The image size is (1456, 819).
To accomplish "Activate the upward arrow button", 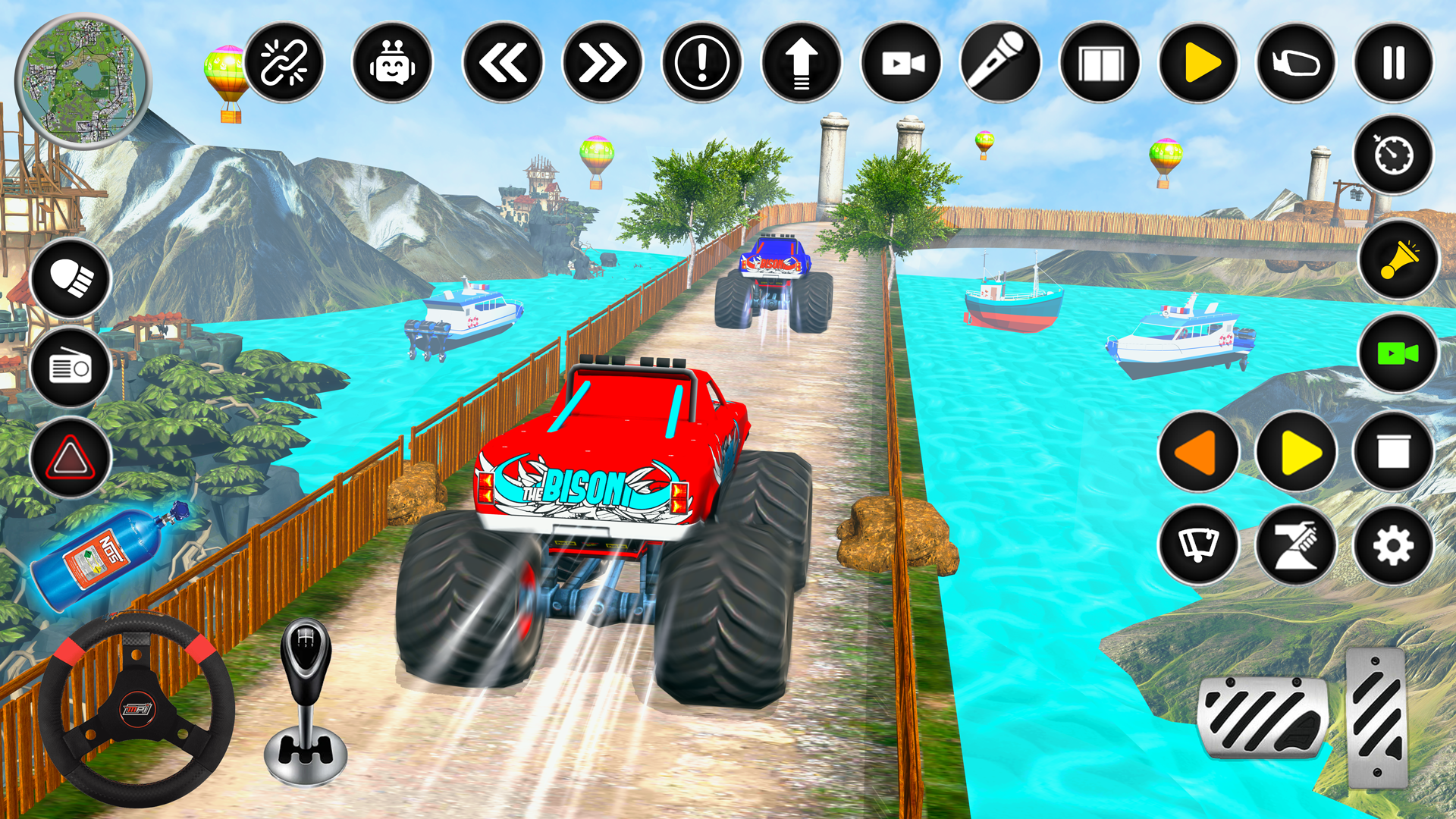I will click(x=802, y=62).
